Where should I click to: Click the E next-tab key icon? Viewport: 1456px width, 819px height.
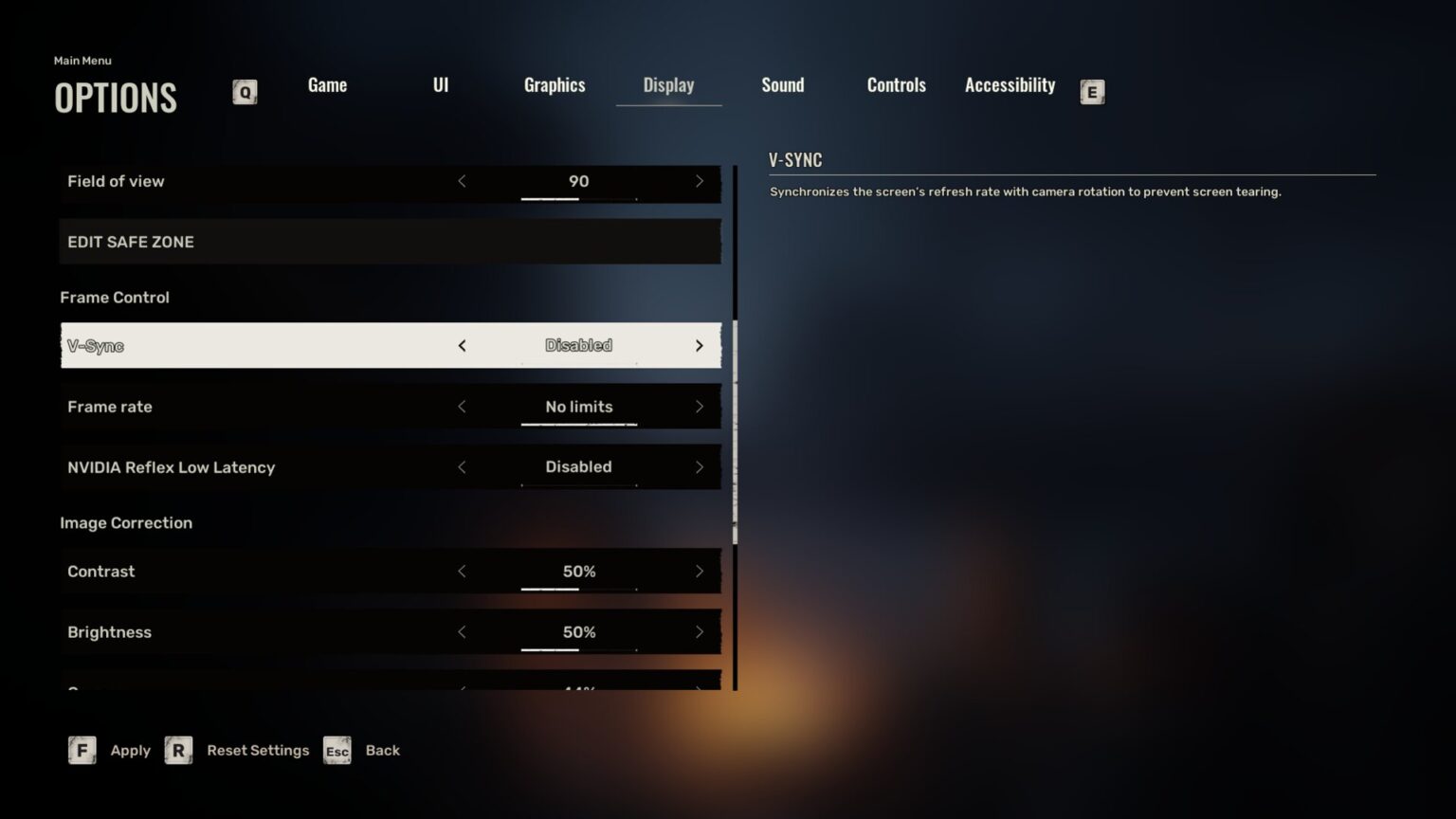coord(1092,92)
